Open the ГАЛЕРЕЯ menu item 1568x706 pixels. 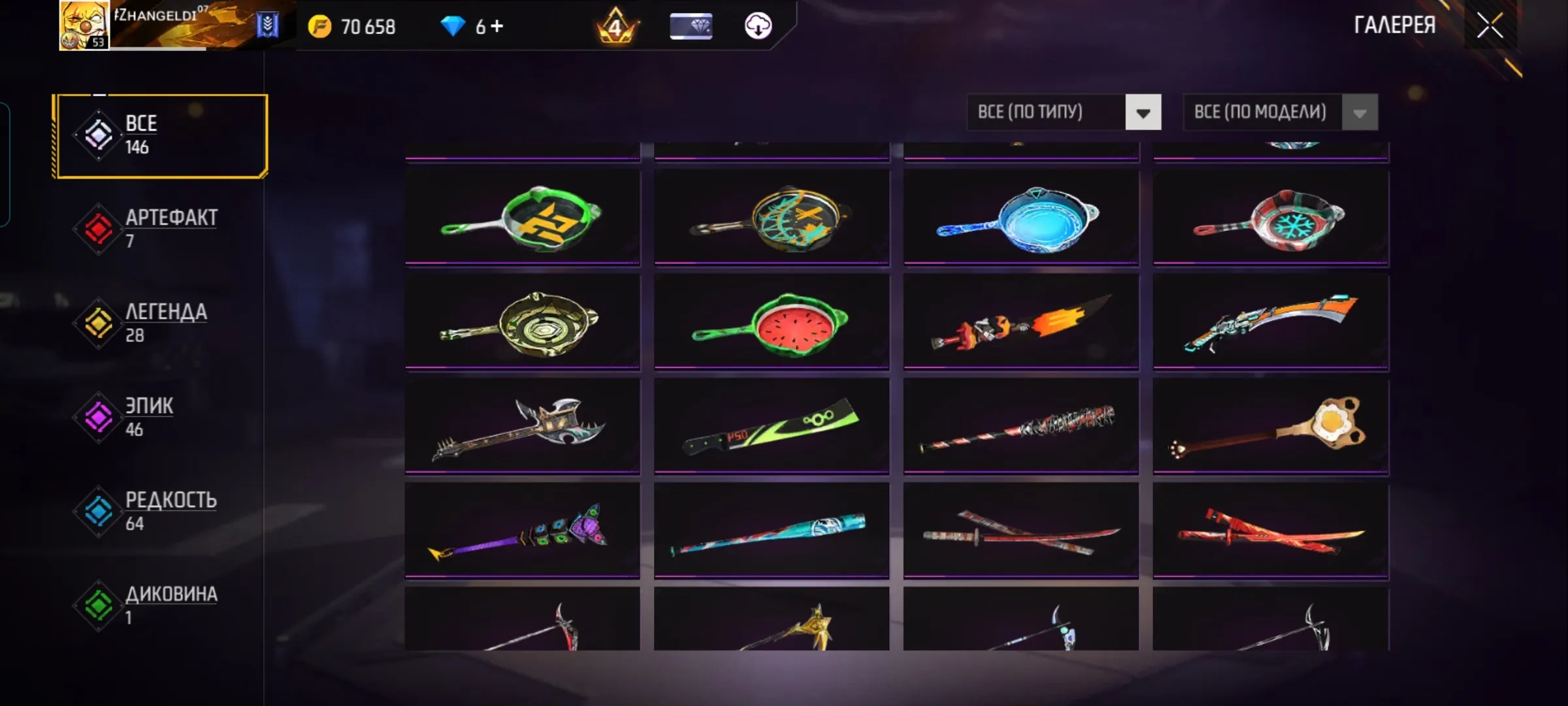[x=1394, y=26]
